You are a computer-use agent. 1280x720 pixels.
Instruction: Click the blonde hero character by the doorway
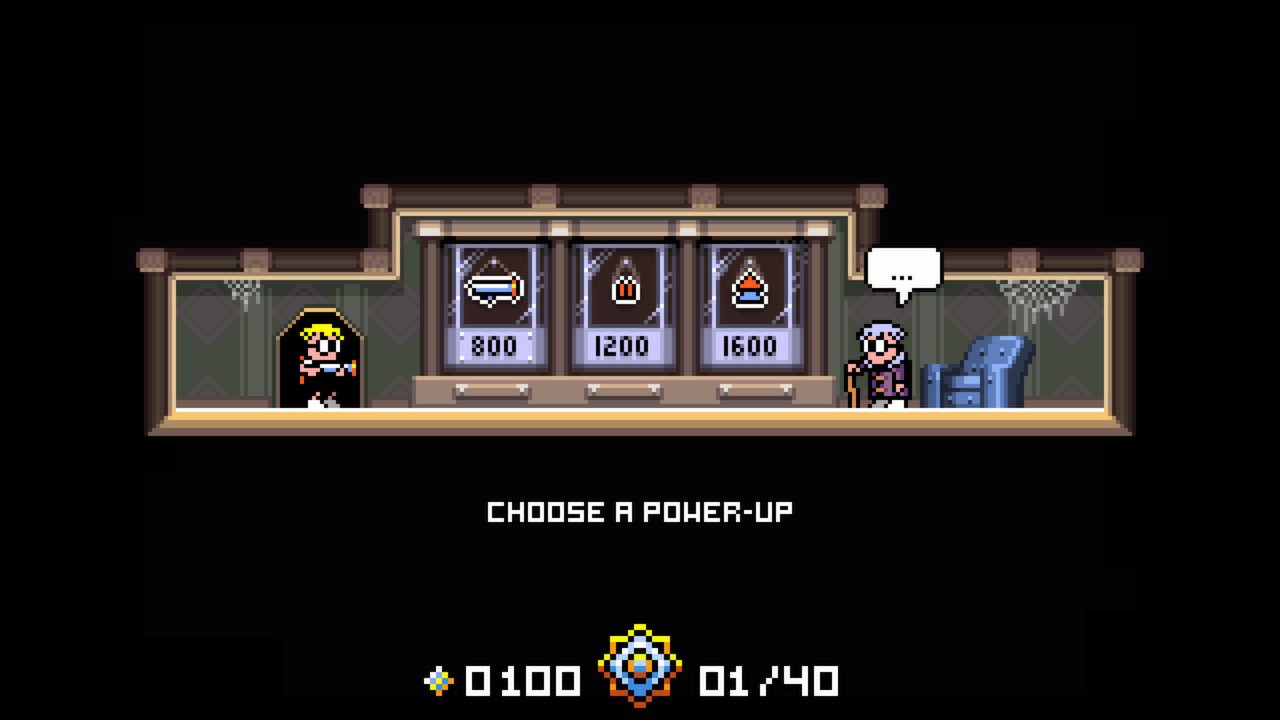(320, 360)
